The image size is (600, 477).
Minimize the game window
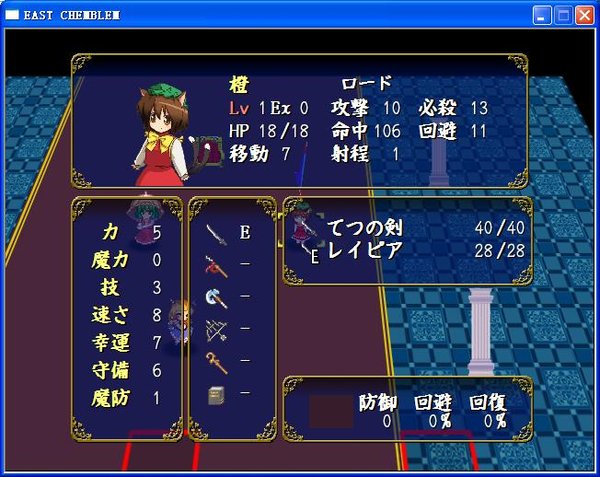pos(541,15)
